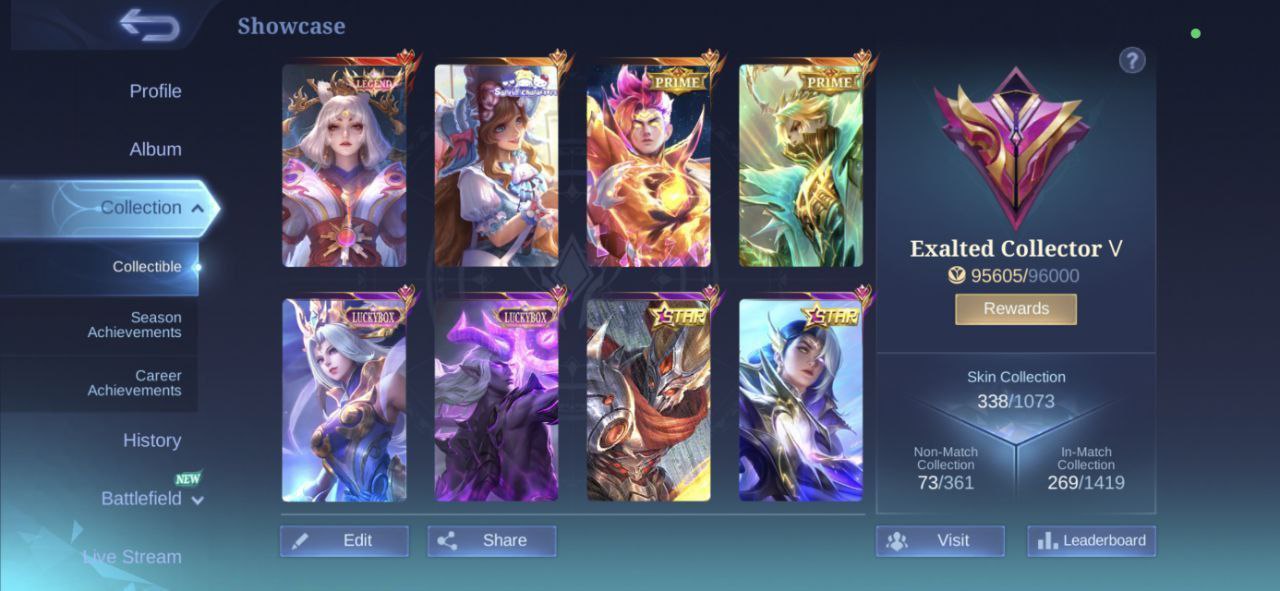Select the Legend skin card
Image resolution: width=1280 pixels, height=591 pixels.
[344, 166]
